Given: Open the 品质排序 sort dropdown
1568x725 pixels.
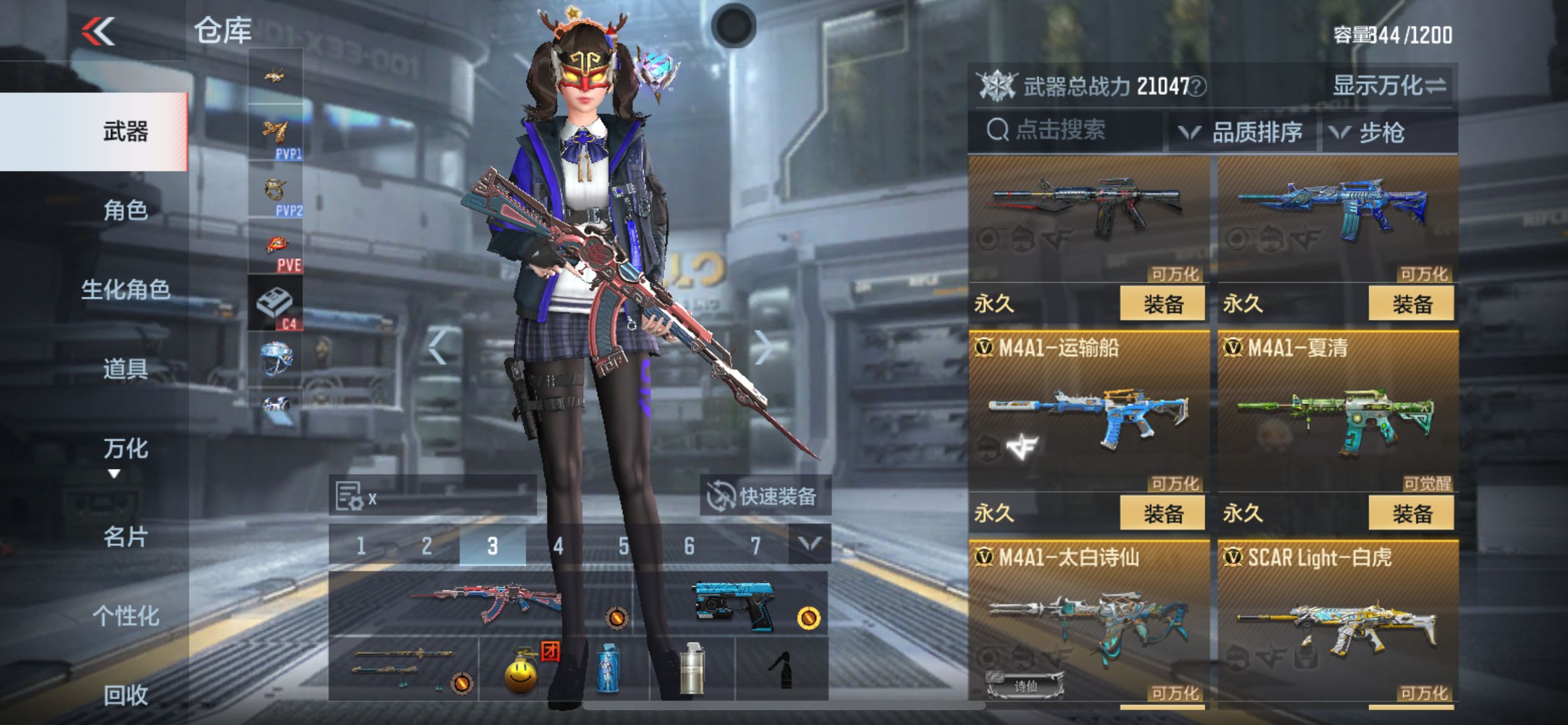Looking at the screenshot, I should click(x=1242, y=133).
